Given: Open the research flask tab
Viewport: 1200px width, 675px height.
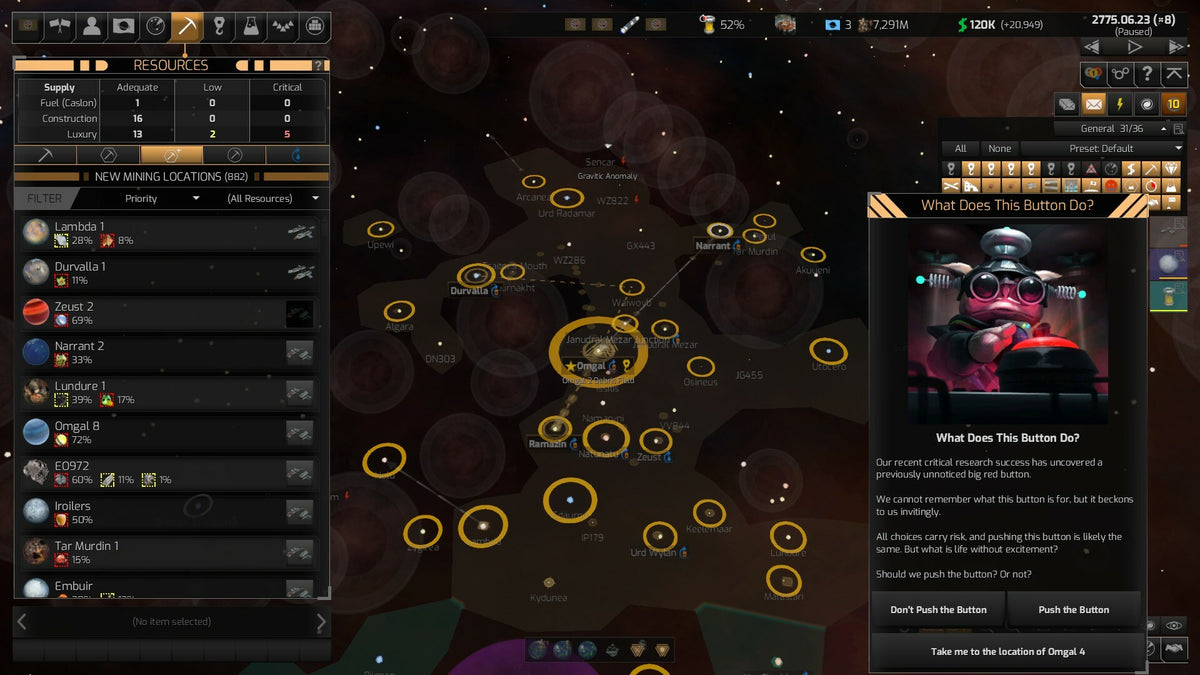Looking at the screenshot, I should (x=251, y=27).
